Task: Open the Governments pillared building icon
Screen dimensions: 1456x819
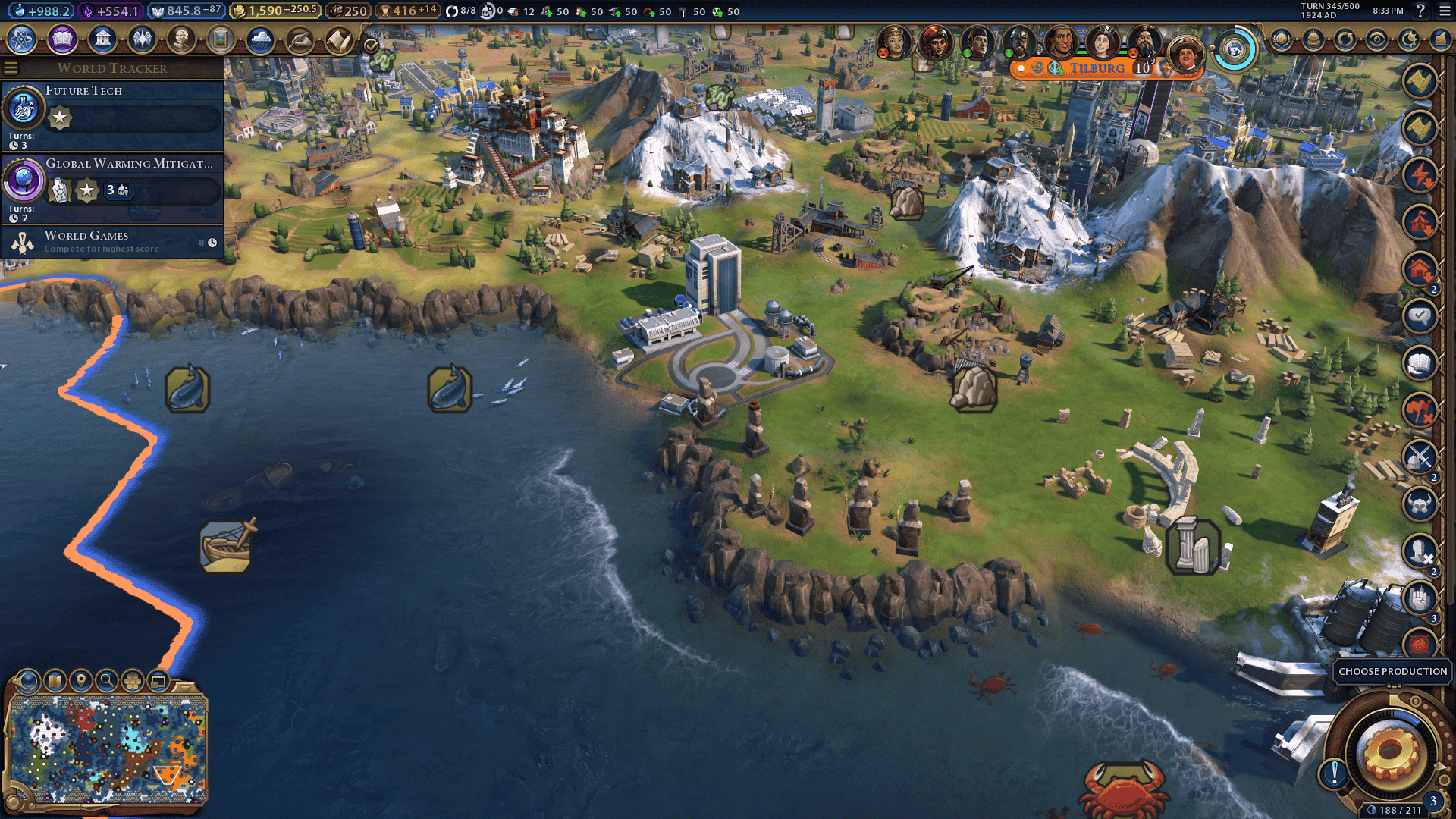Action: point(102,39)
